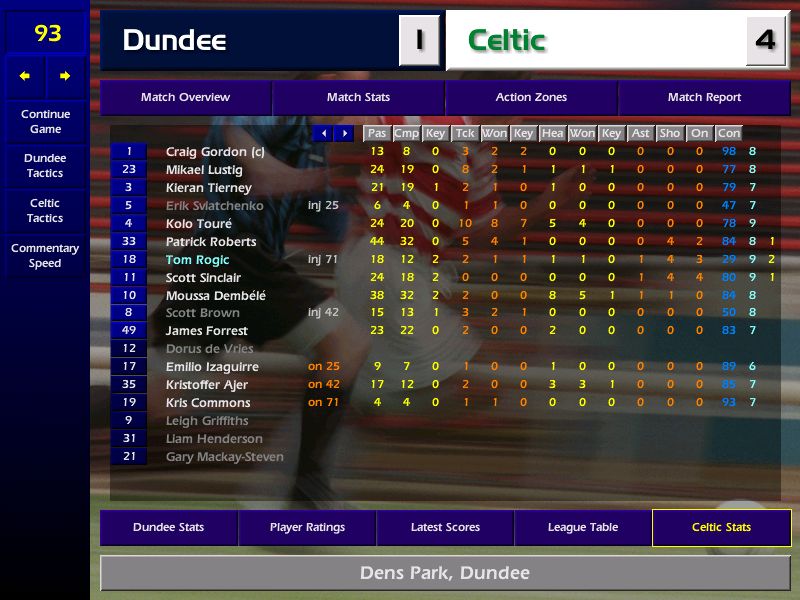Go forward with the right yellow arrow
Viewport: 800px width, 600px height.
click(65, 76)
